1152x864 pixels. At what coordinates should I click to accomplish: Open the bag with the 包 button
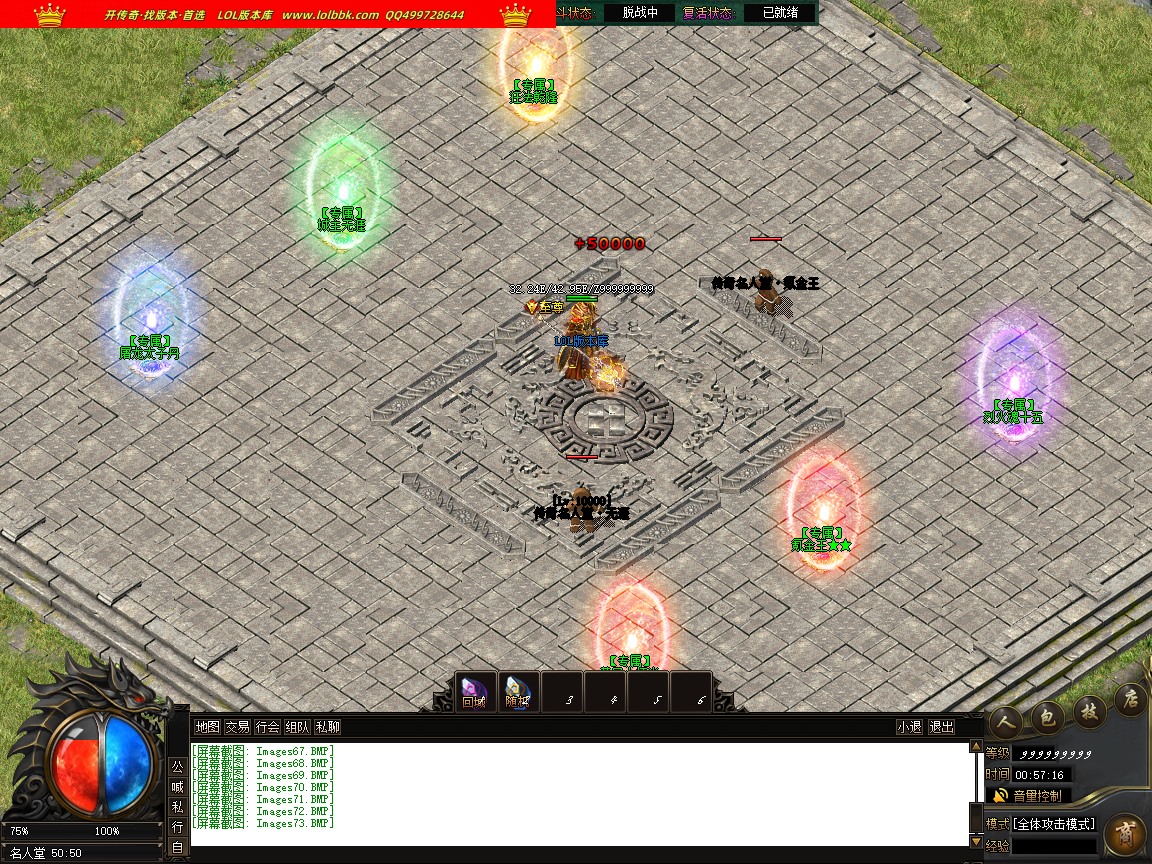1046,714
